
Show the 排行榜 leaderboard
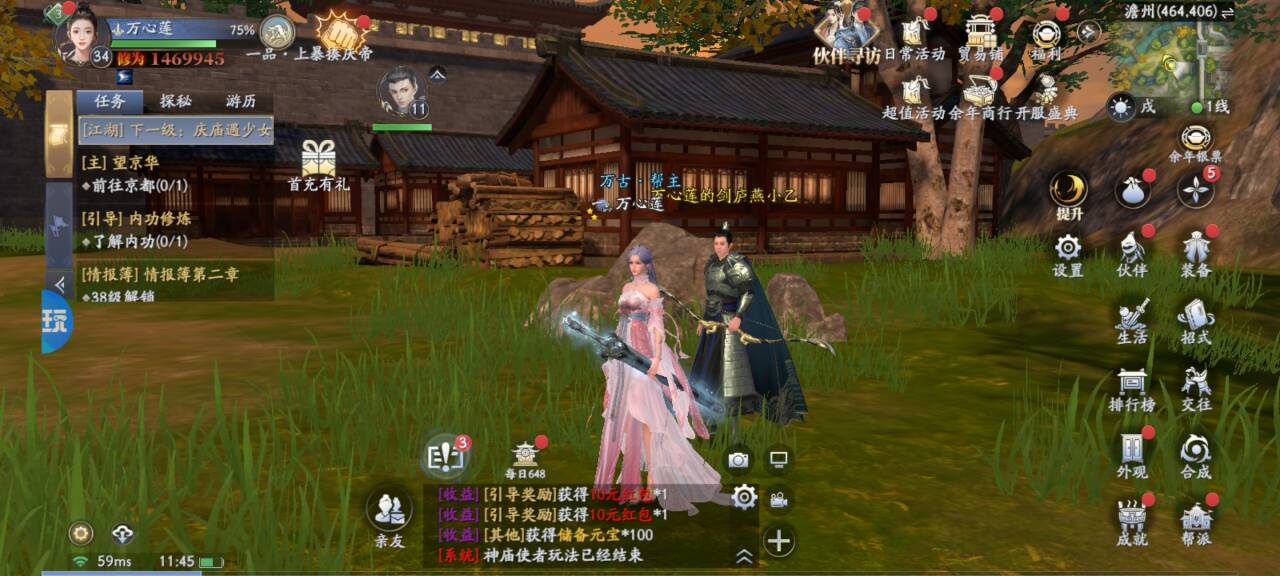pos(1132,386)
